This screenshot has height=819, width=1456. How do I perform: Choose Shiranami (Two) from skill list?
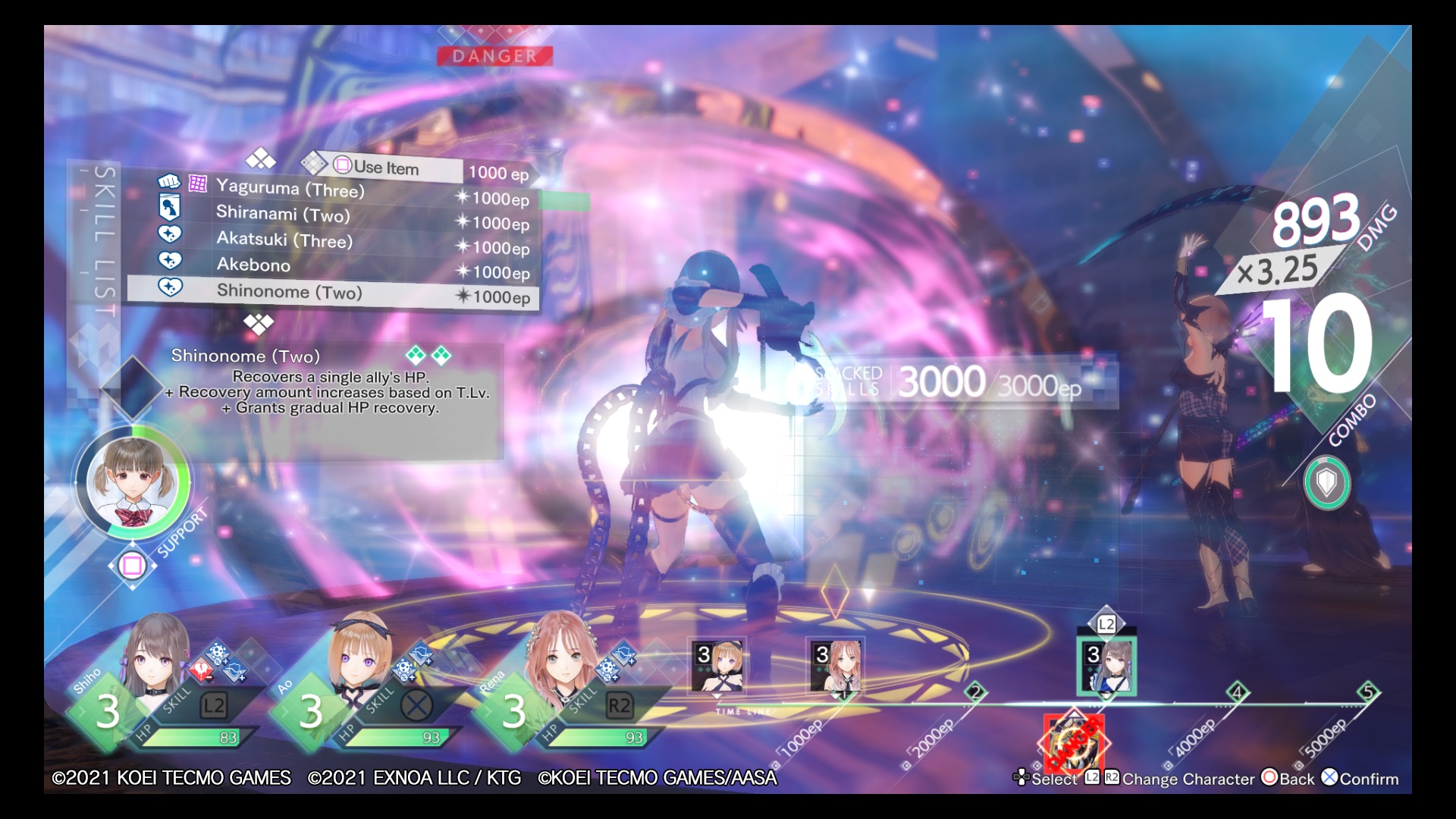283,214
